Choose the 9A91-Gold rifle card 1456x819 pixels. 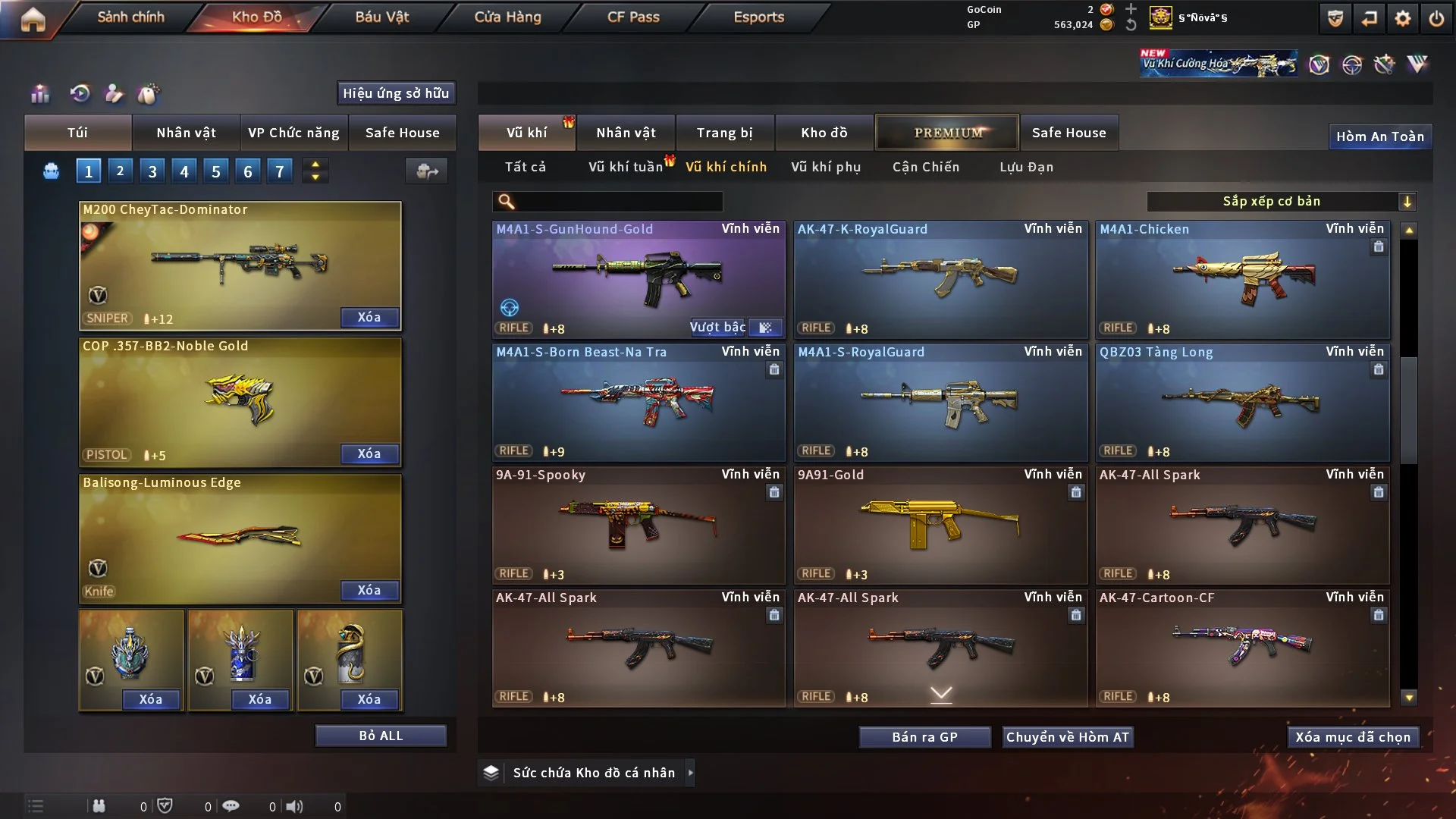940,525
